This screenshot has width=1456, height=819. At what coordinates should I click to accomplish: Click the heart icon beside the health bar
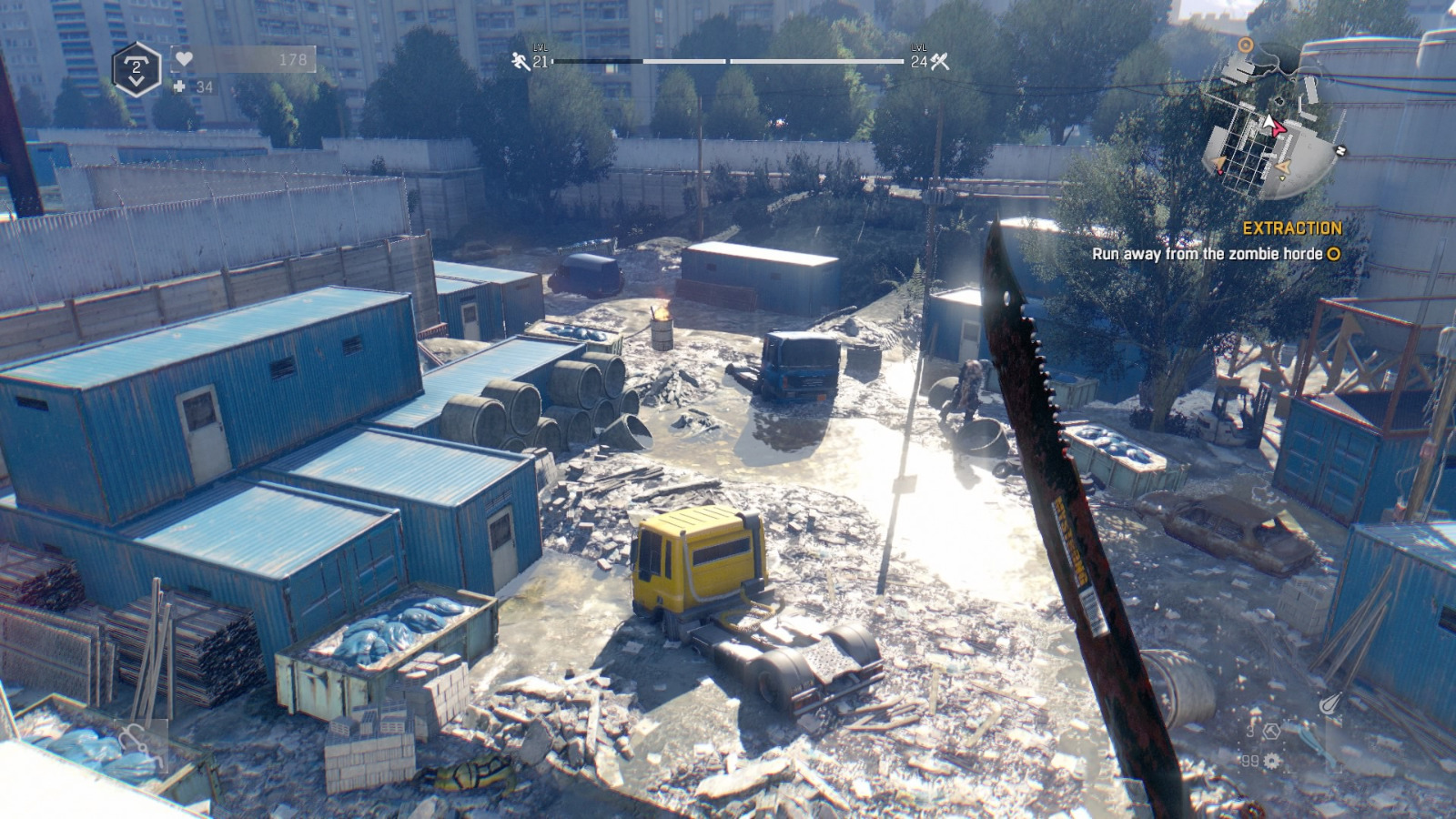point(184,58)
